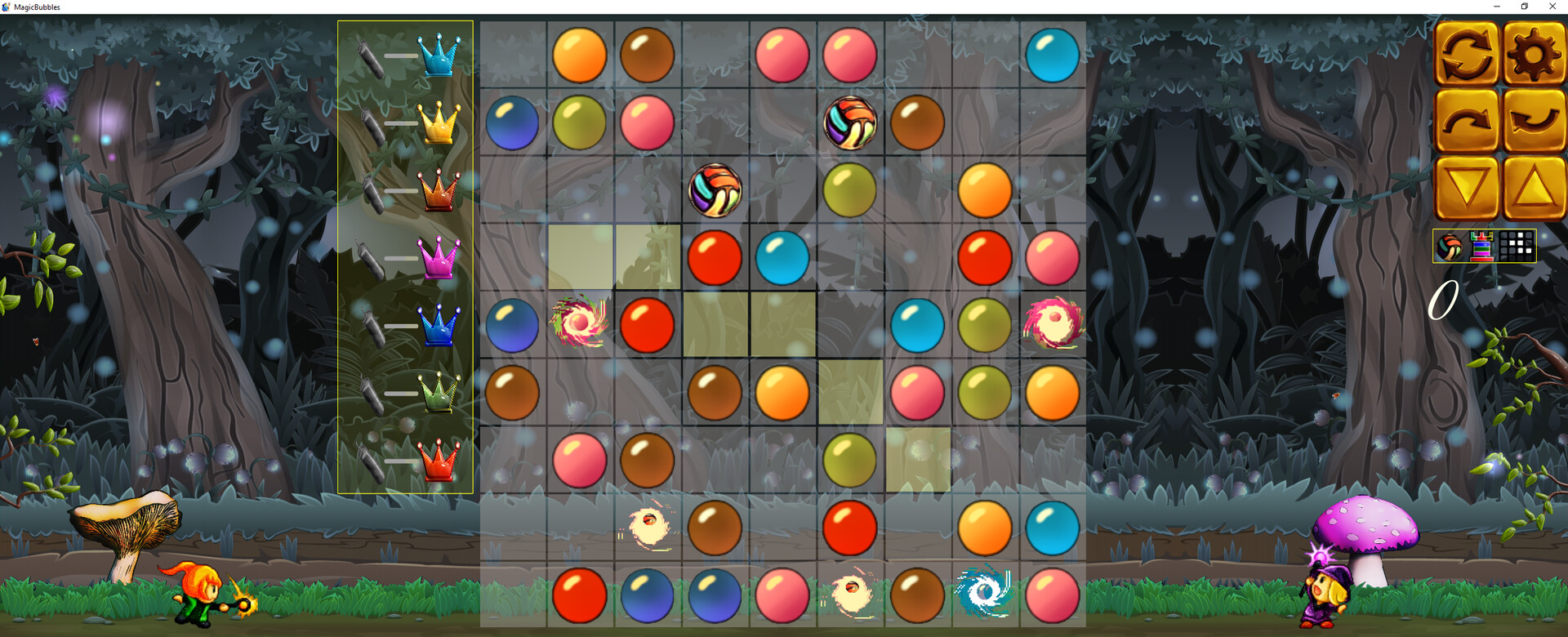Image resolution: width=1568 pixels, height=637 pixels.
Task: Click the undo arrow icon
Action: tap(1533, 121)
